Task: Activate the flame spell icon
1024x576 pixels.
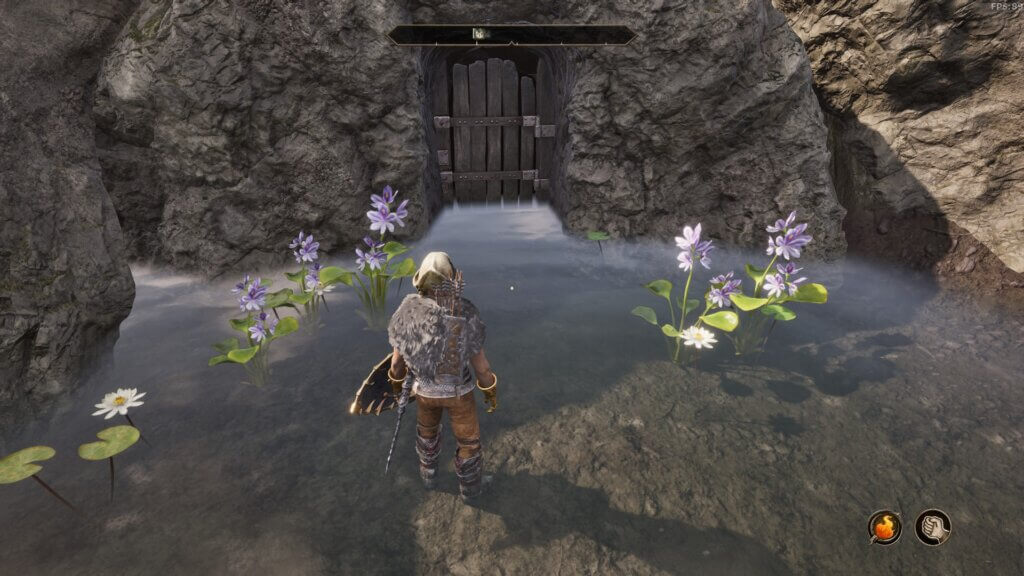Action: 884,527
